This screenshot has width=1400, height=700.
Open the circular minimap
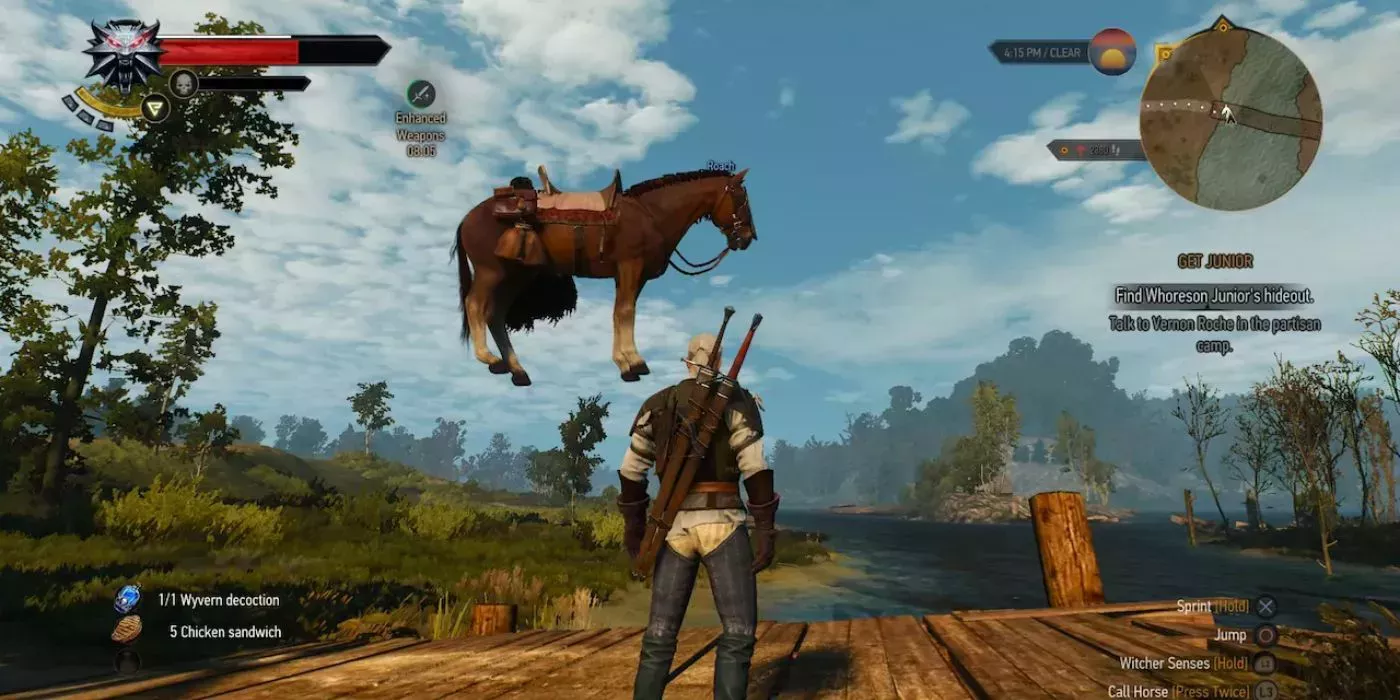(1230, 118)
